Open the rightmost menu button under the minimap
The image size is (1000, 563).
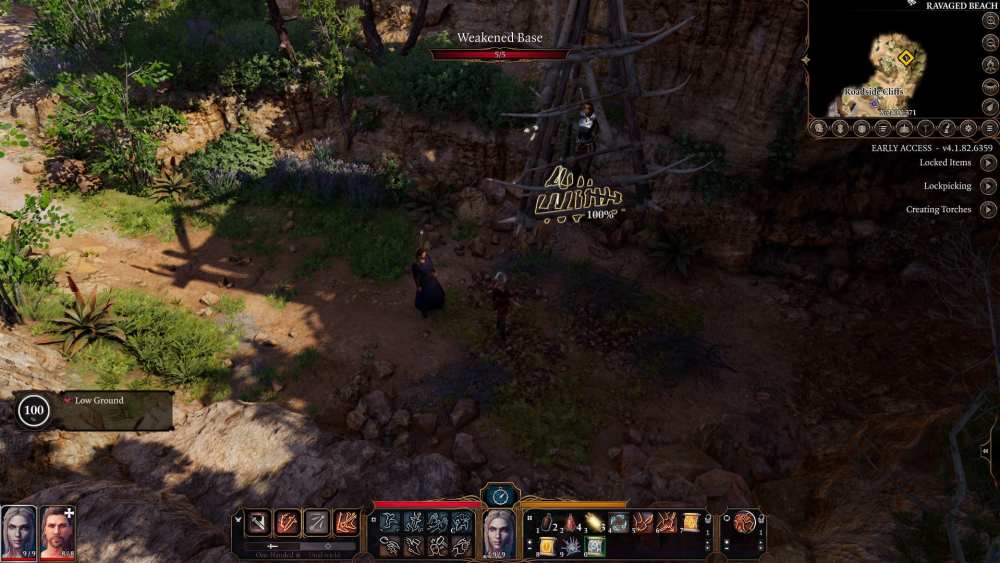tap(990, 128)
